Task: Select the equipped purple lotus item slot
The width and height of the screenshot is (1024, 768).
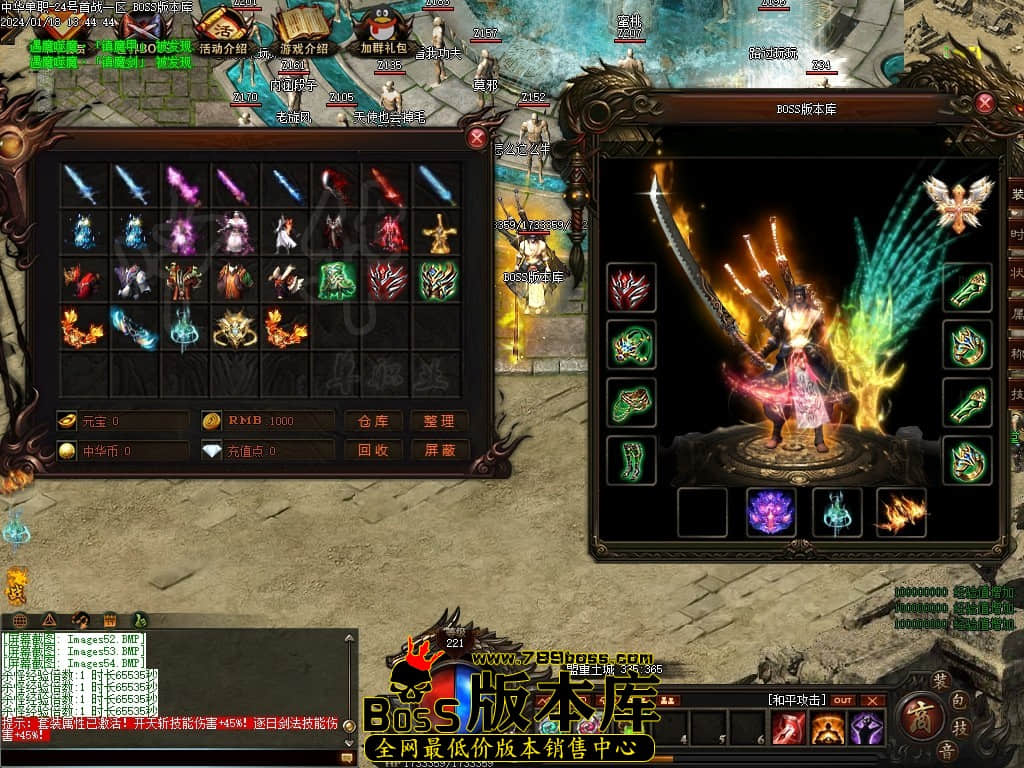Action: [770, 512]
